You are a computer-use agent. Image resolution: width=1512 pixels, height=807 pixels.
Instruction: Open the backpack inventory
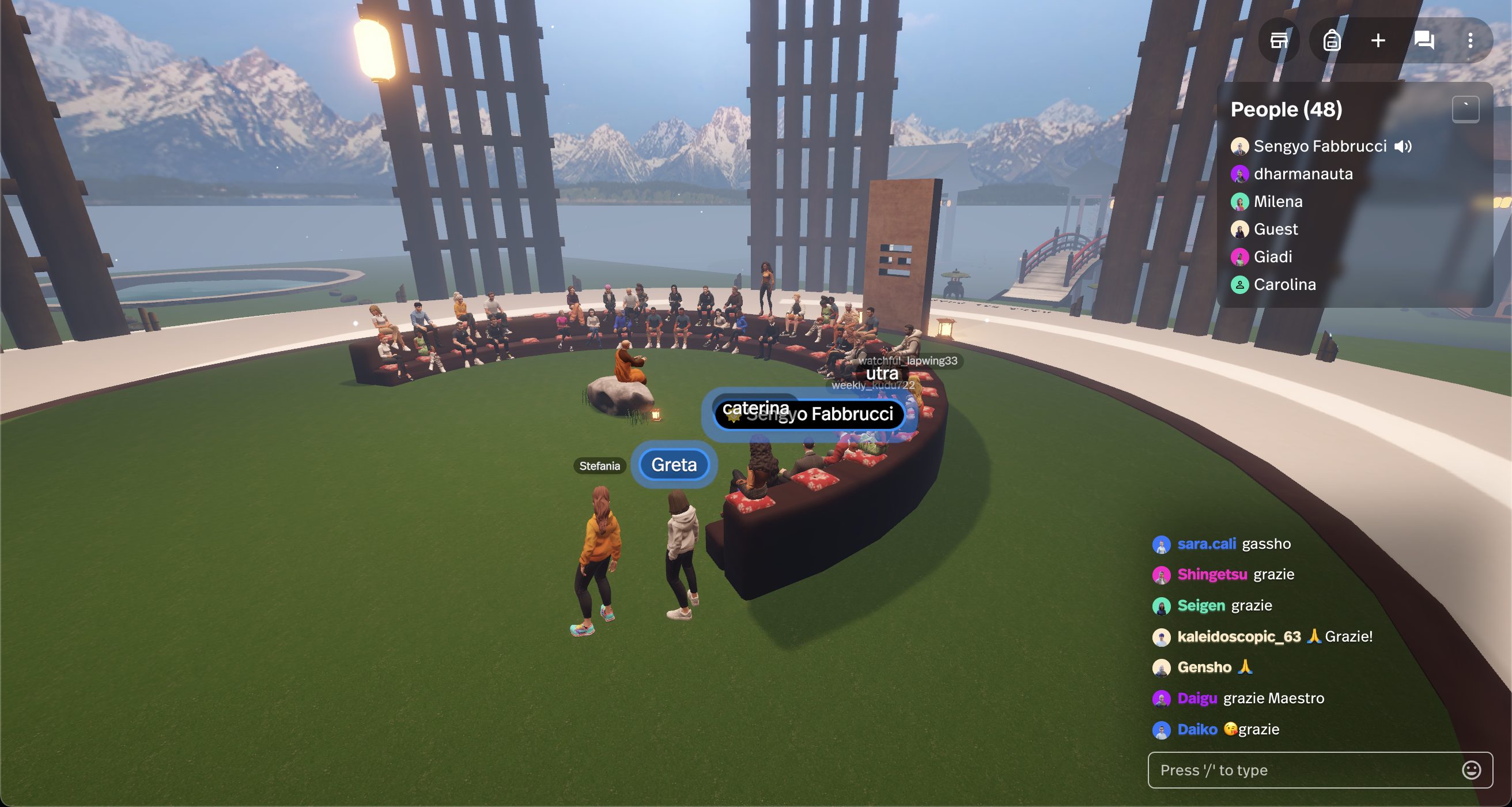(x=1332, y=40)
